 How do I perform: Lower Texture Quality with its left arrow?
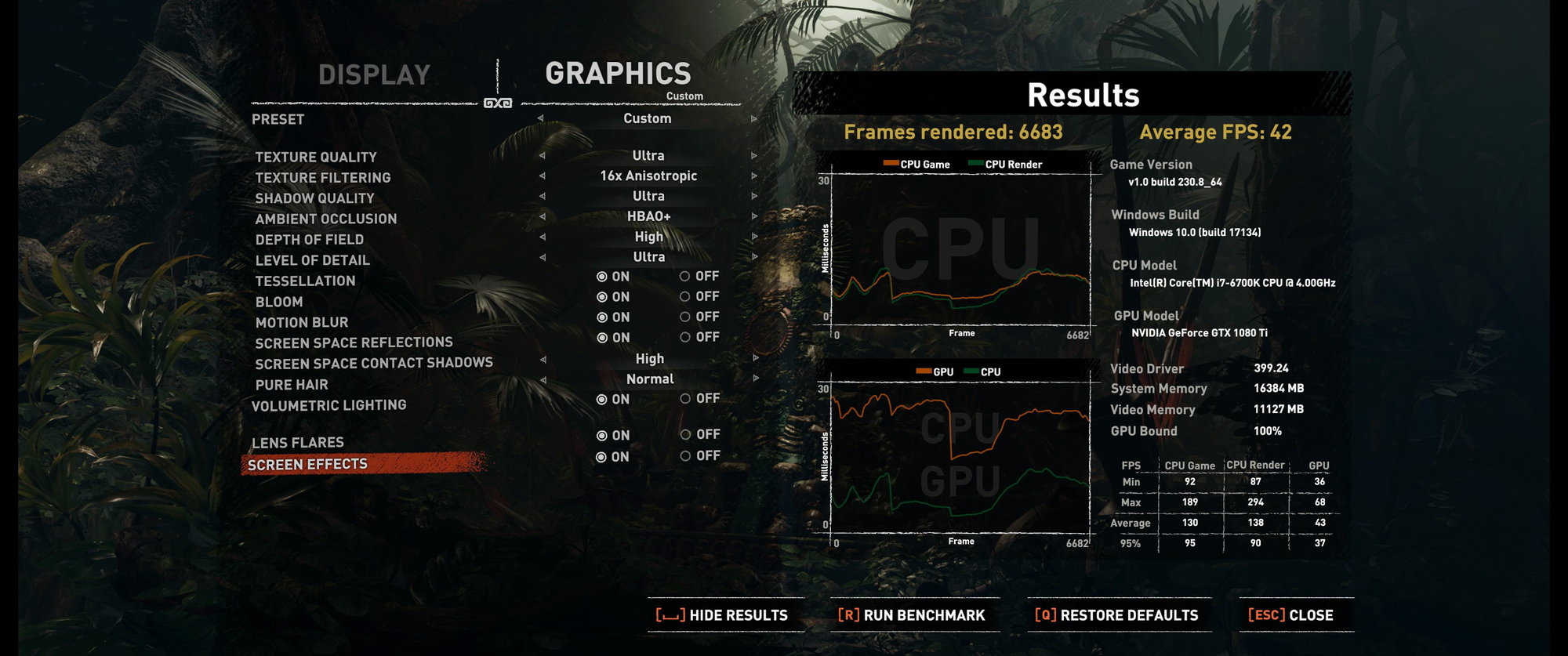[x=542, y=156]
